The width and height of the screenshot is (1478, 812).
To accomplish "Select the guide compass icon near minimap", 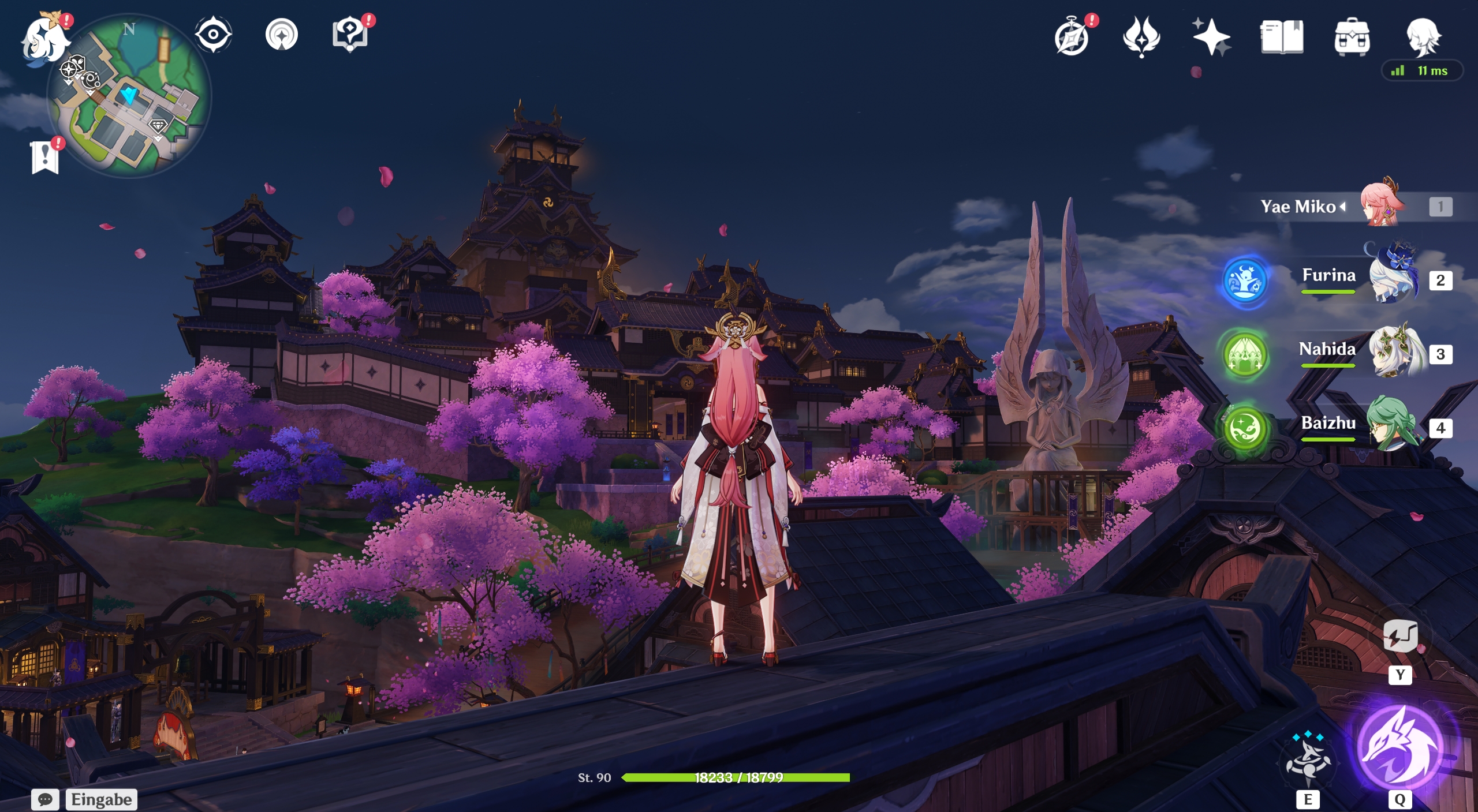I will 281,35.
